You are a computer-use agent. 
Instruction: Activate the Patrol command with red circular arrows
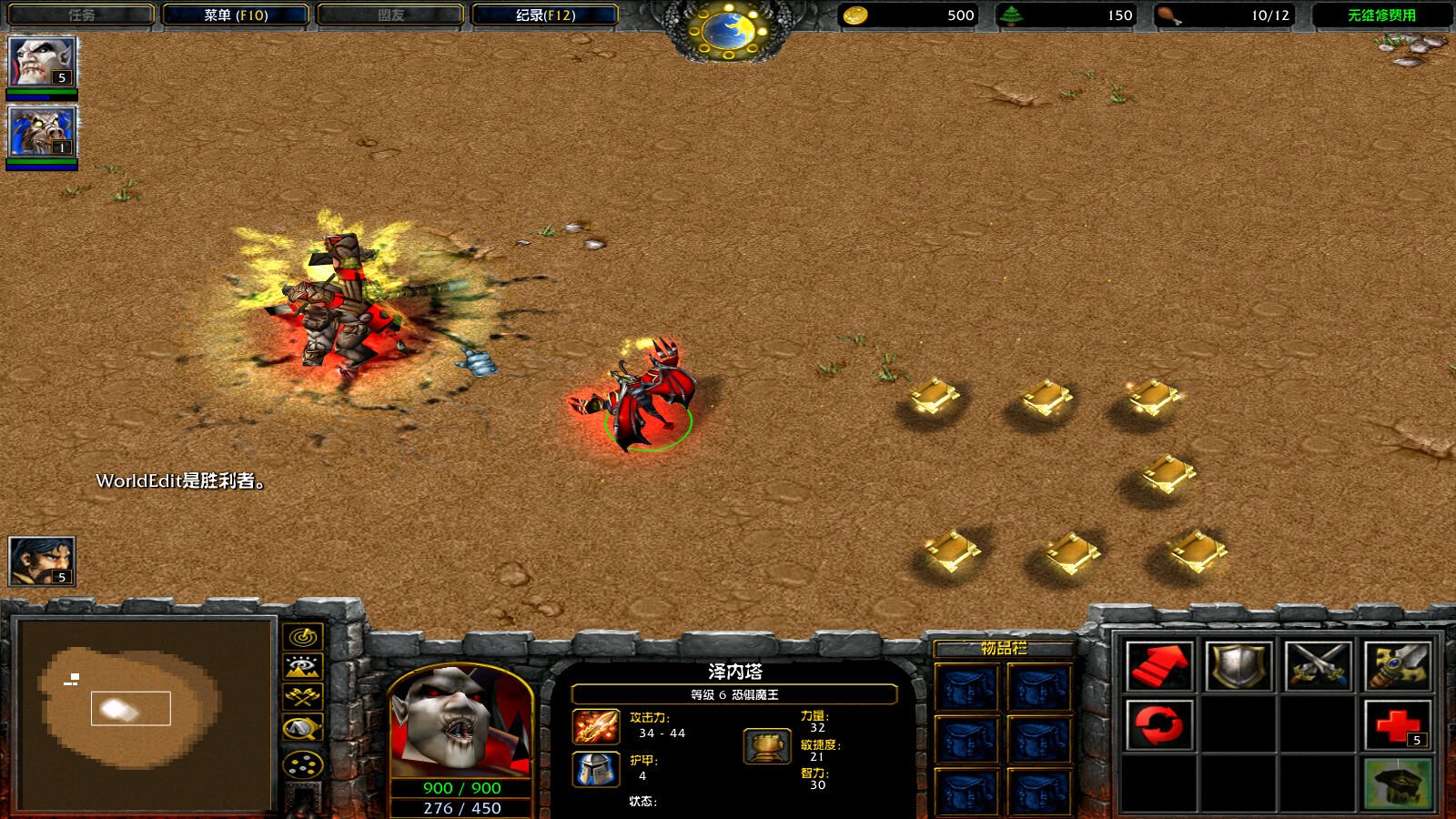[x=1158, y=725]
